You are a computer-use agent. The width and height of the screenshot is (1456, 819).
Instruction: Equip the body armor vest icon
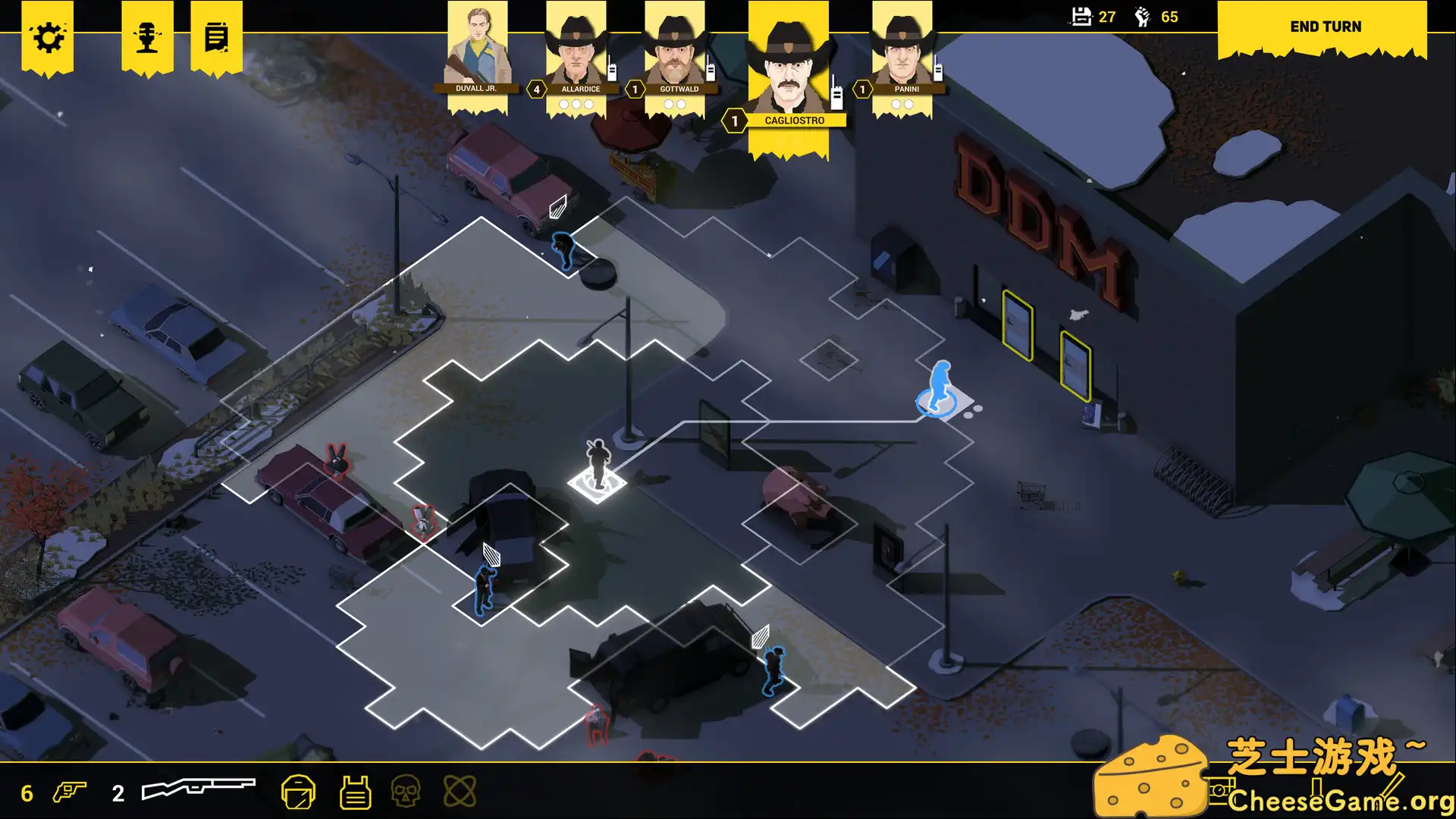pos(356,790)
